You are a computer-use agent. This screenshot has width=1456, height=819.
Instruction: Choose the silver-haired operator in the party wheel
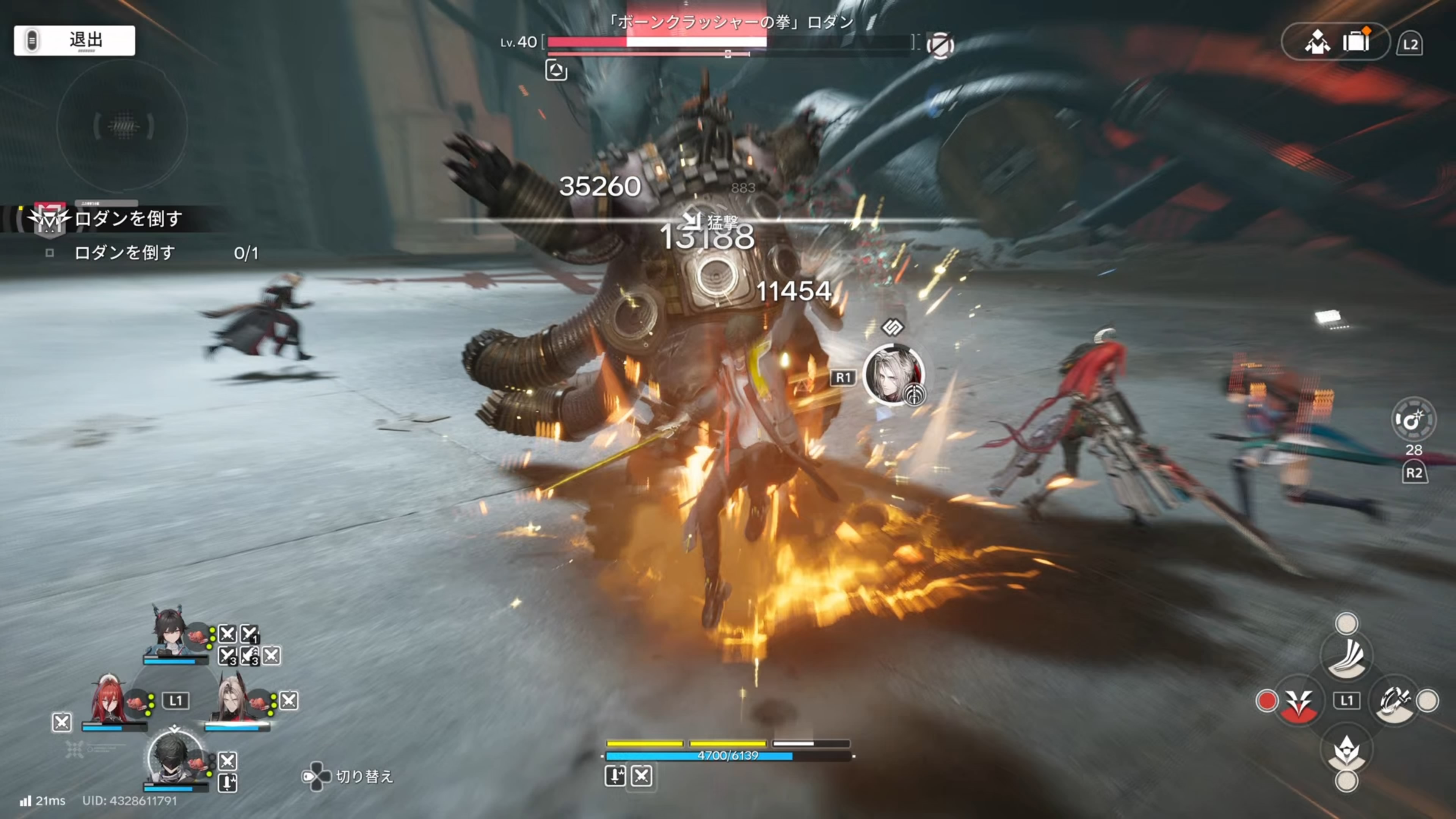233,699
